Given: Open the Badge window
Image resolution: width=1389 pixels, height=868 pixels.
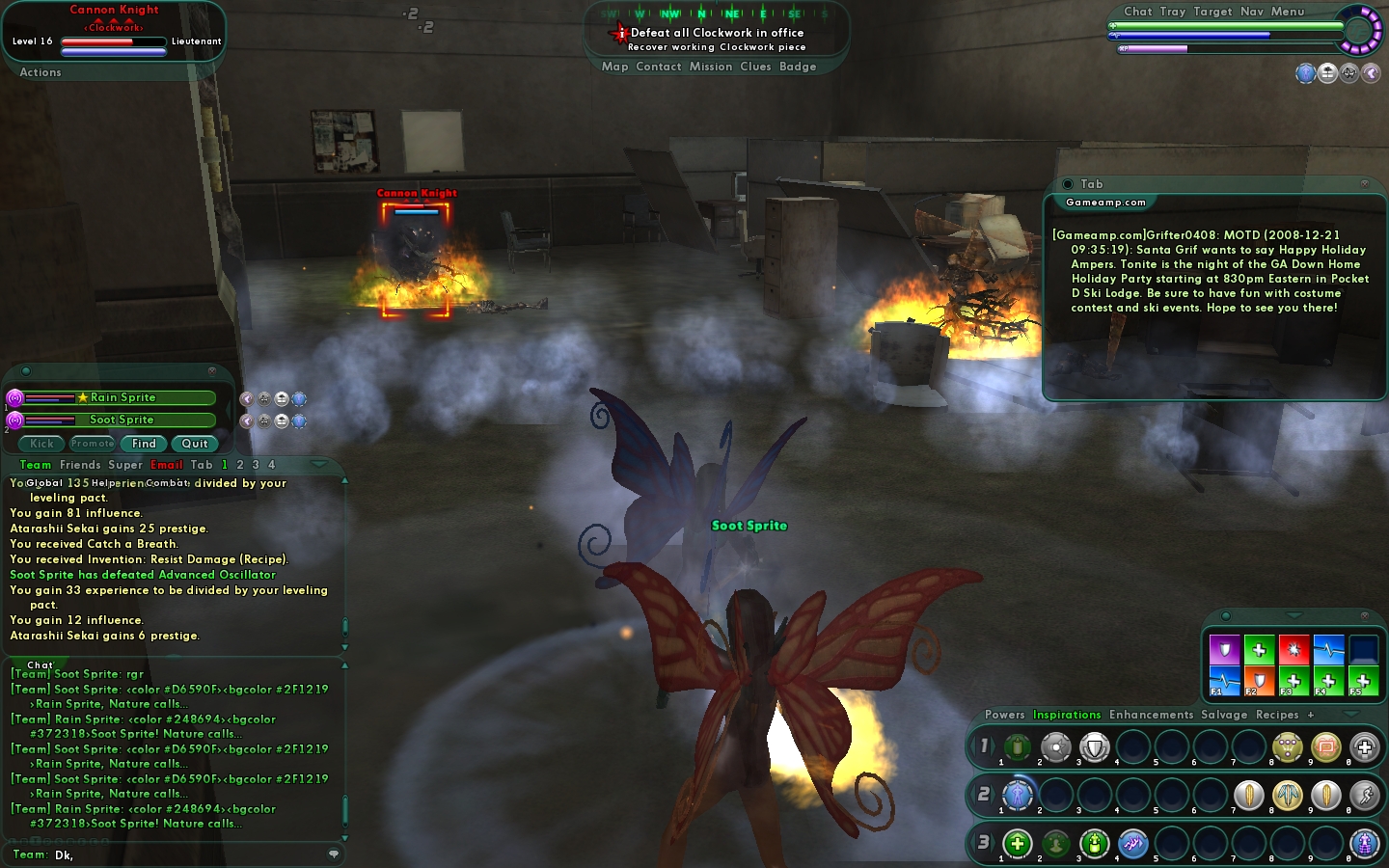Looking at the screenshot, I should tap(798, 67).
